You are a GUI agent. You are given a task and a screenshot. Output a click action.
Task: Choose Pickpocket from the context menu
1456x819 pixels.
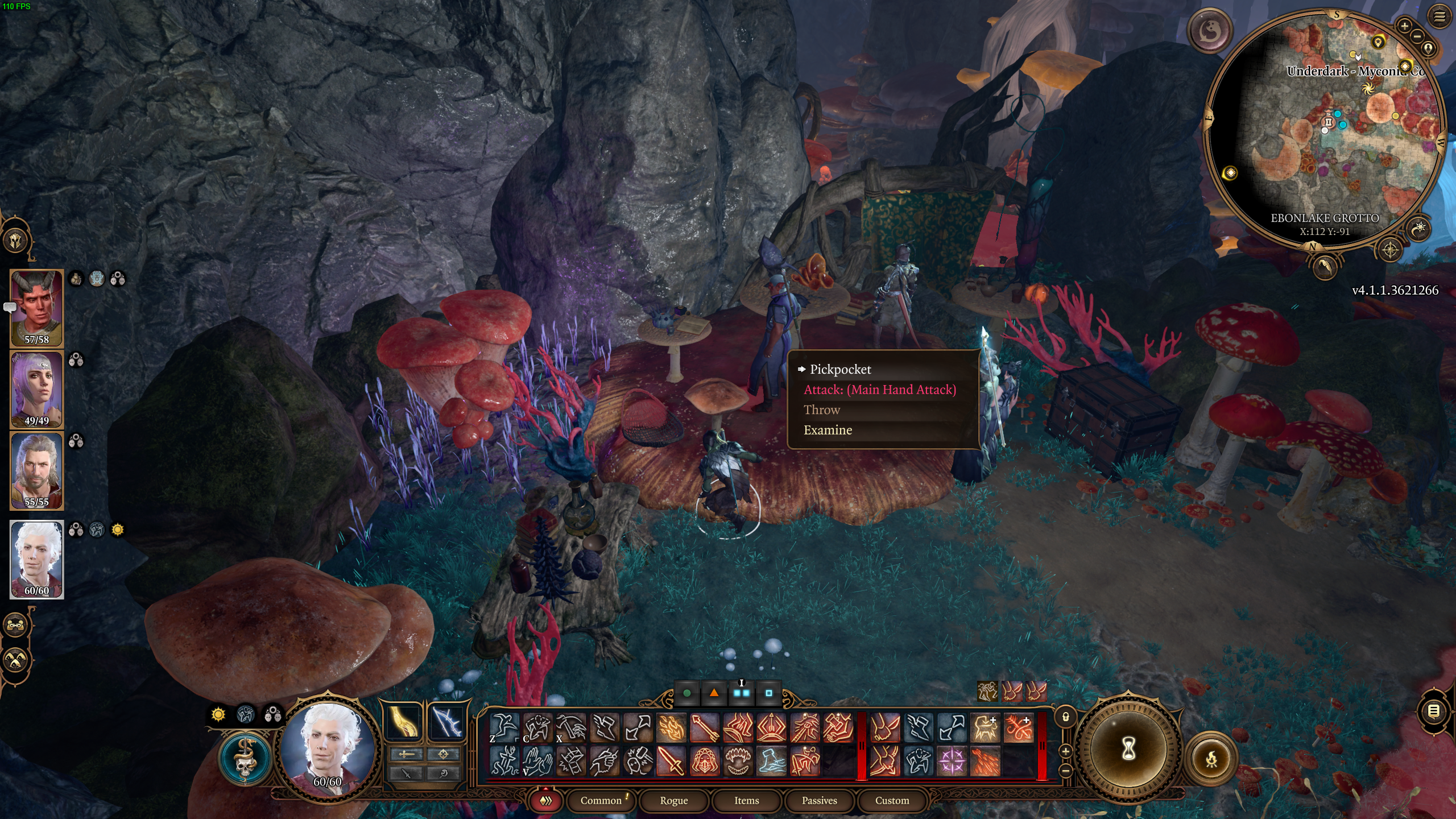[840, 370]
